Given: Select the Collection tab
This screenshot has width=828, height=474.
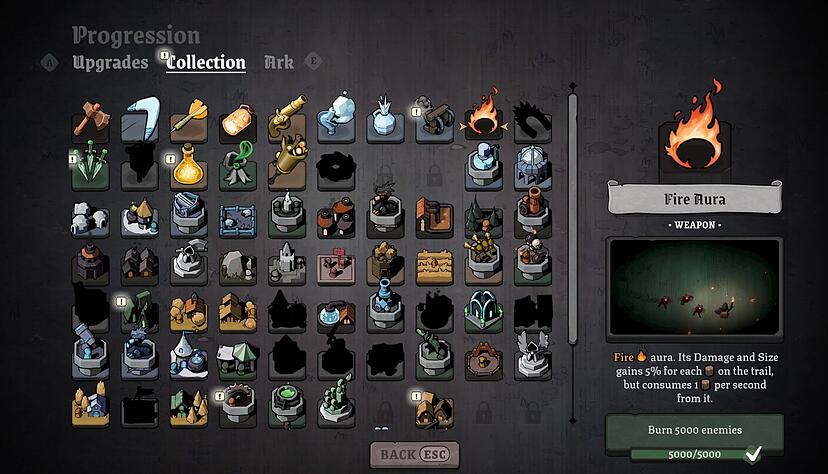Looking at the screenshot, I should pyautogui.click(x=206, y=62).
